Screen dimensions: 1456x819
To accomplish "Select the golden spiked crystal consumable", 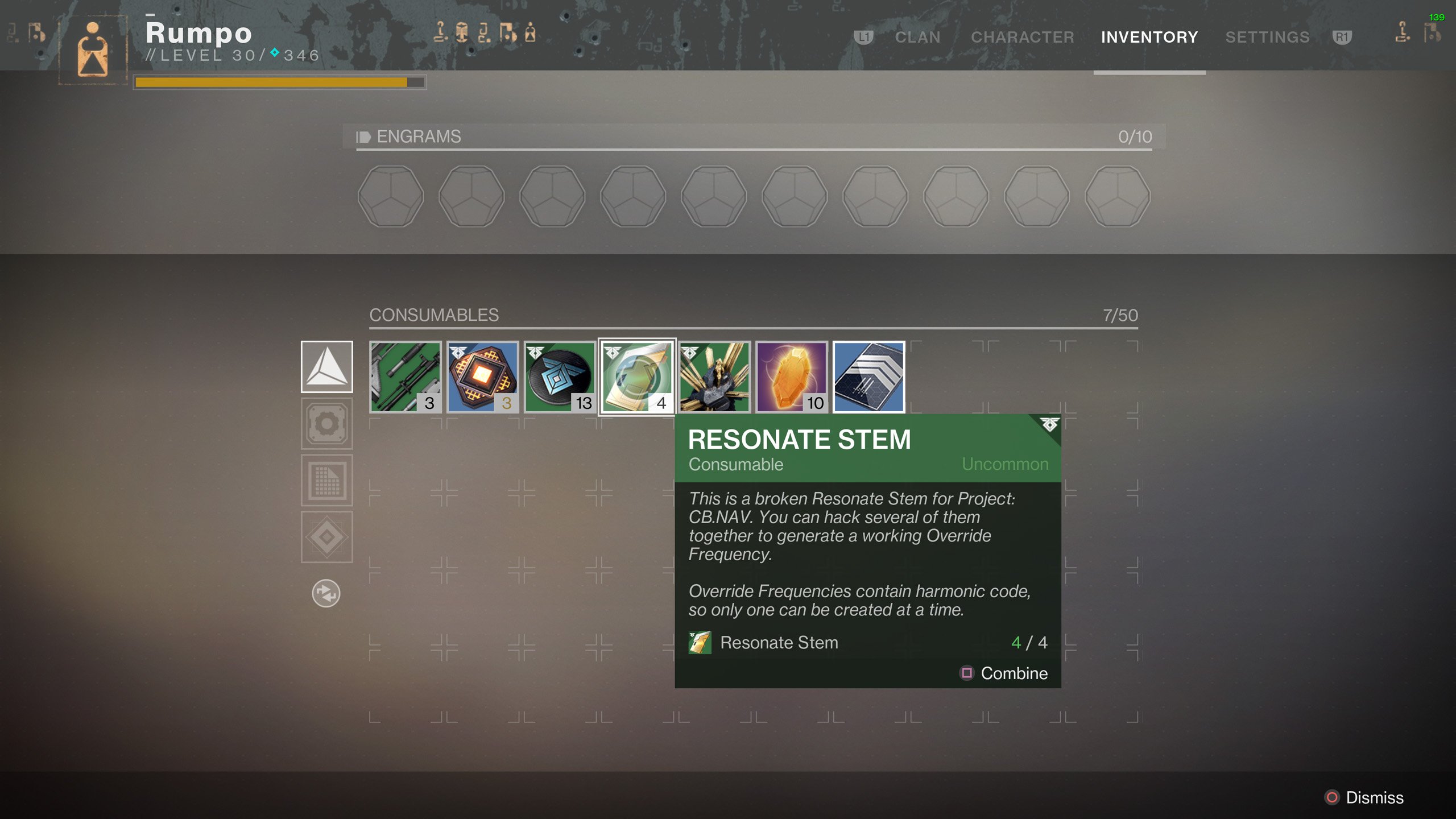I will point(714,377).
